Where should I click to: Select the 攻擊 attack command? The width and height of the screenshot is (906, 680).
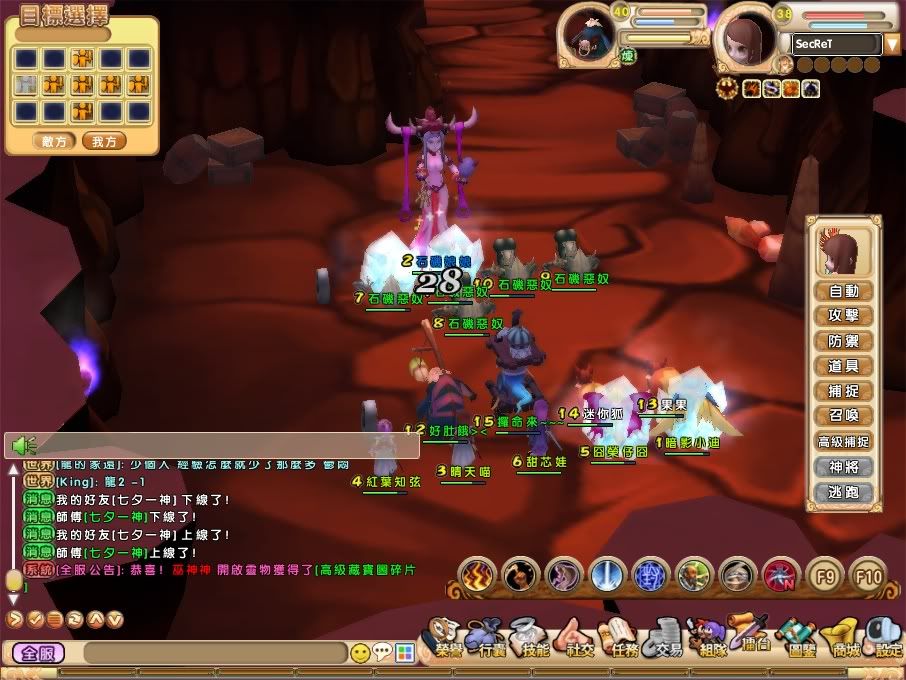844,317
